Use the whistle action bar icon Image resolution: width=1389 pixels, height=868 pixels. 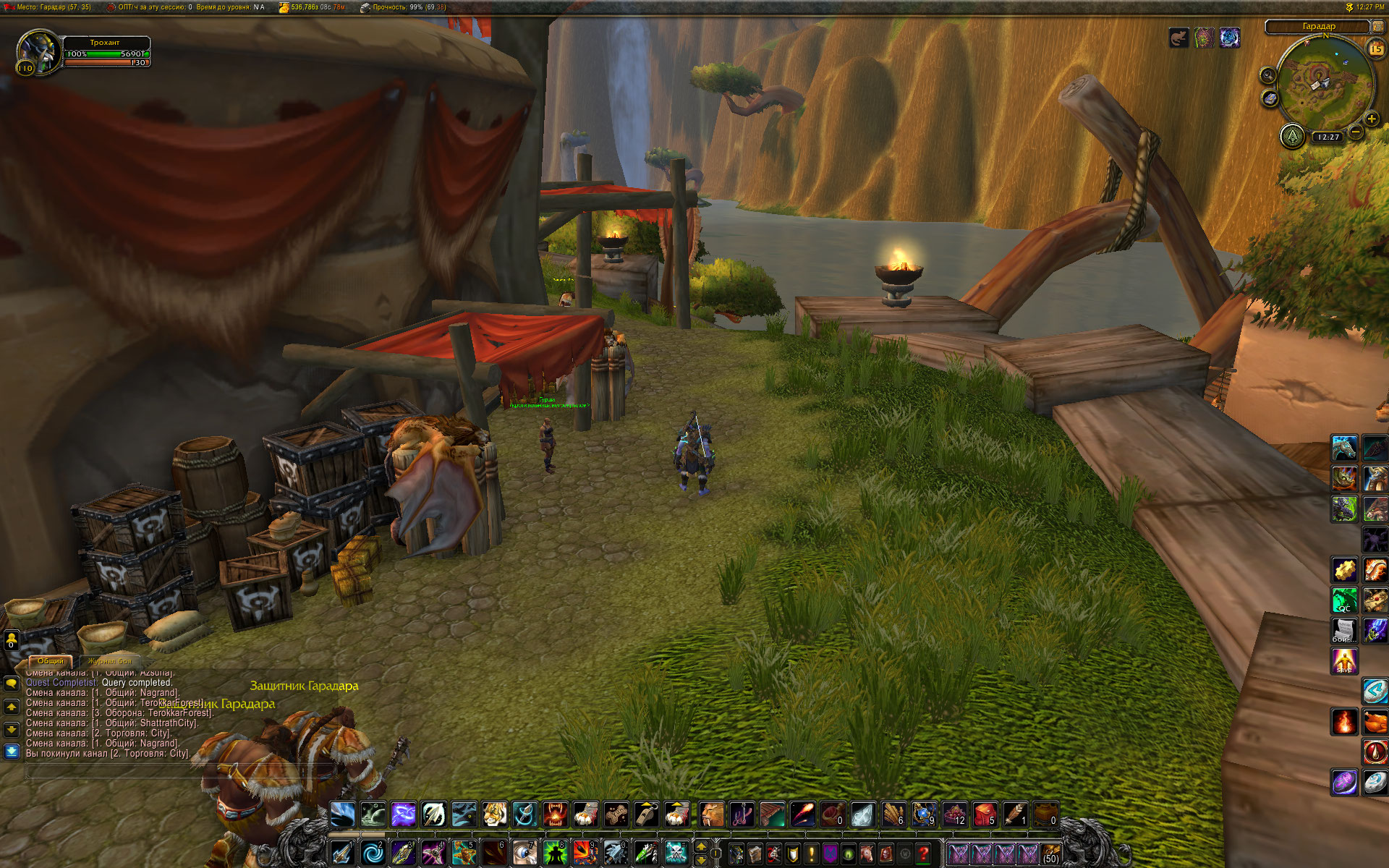point(646,814)
